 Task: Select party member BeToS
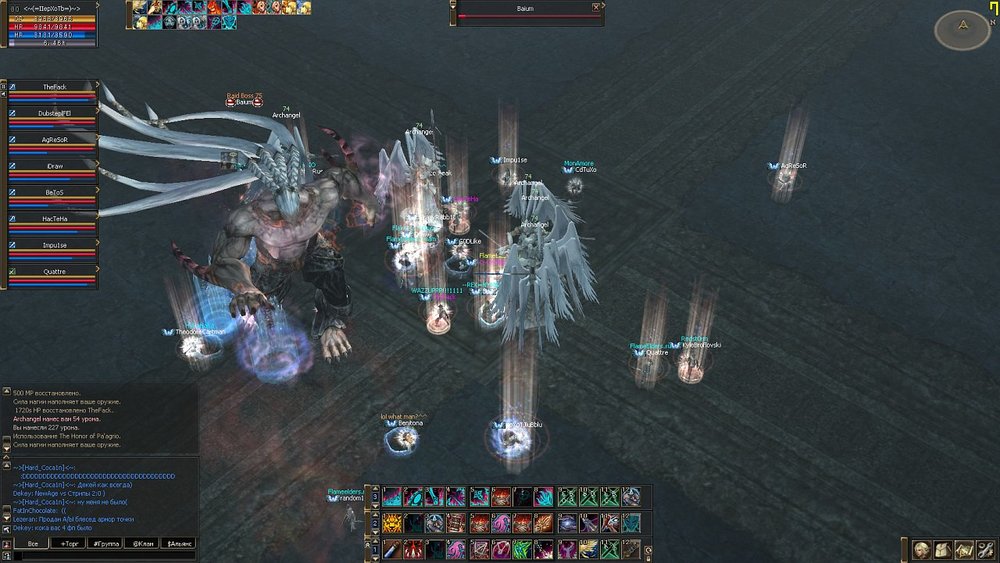click(54, 192)
